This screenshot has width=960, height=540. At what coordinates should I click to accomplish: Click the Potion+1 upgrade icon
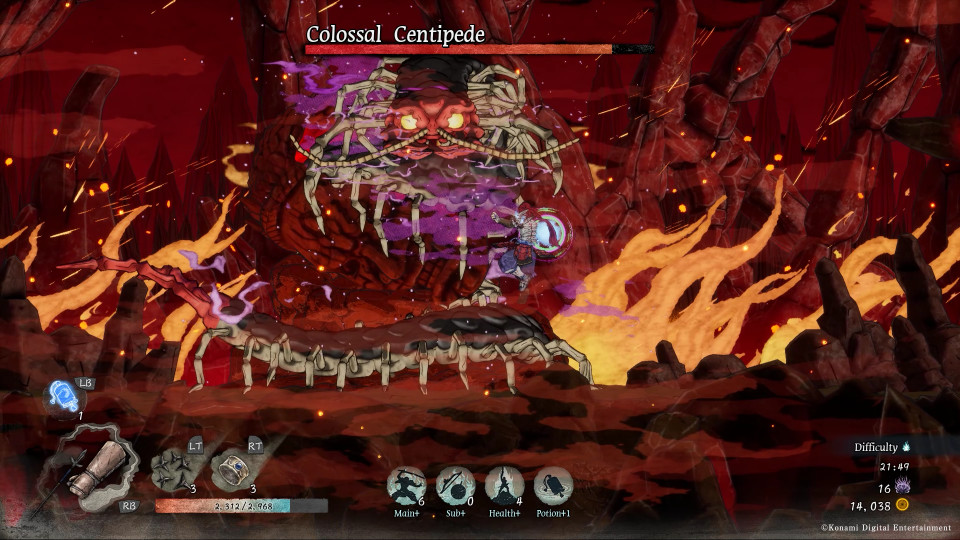pyautogui.click(x=553, y=486)
